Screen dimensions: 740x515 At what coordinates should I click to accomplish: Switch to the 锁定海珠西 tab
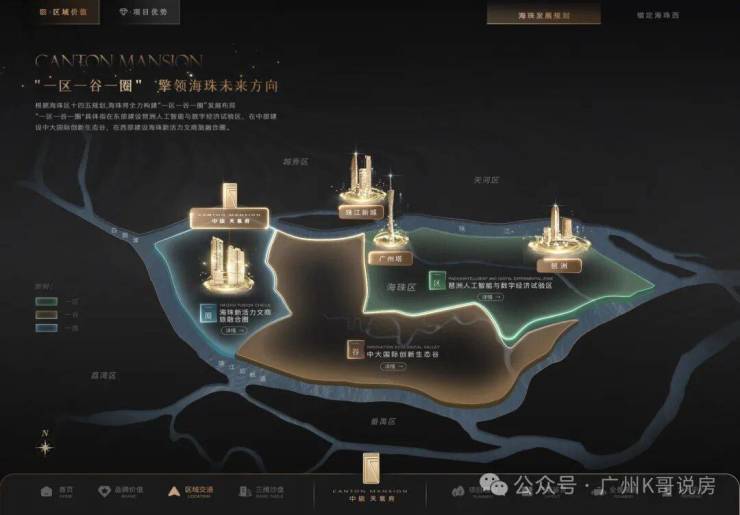click(656, 14)
